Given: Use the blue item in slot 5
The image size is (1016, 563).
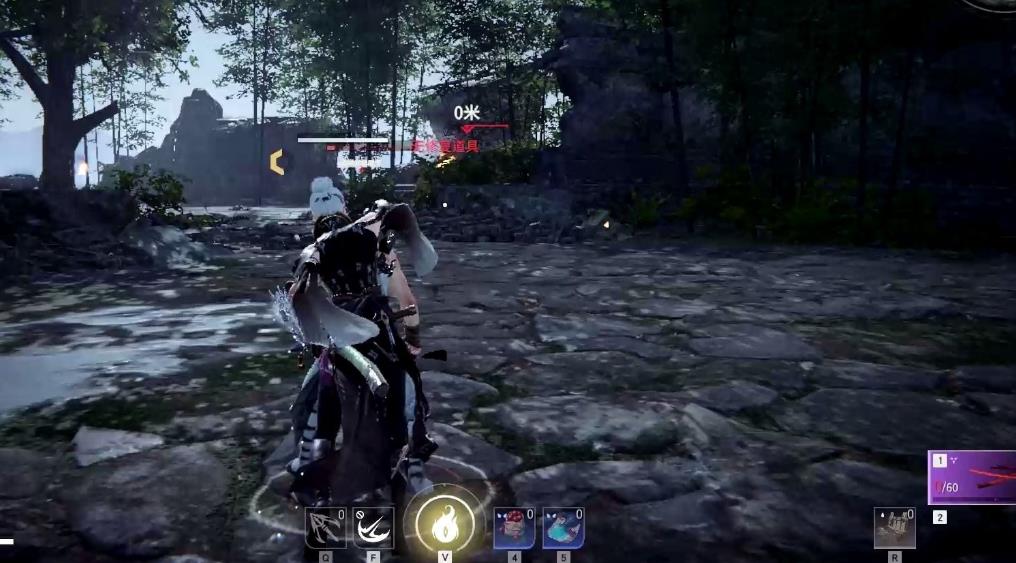Looking at the screenshot, I should point(563,528).
